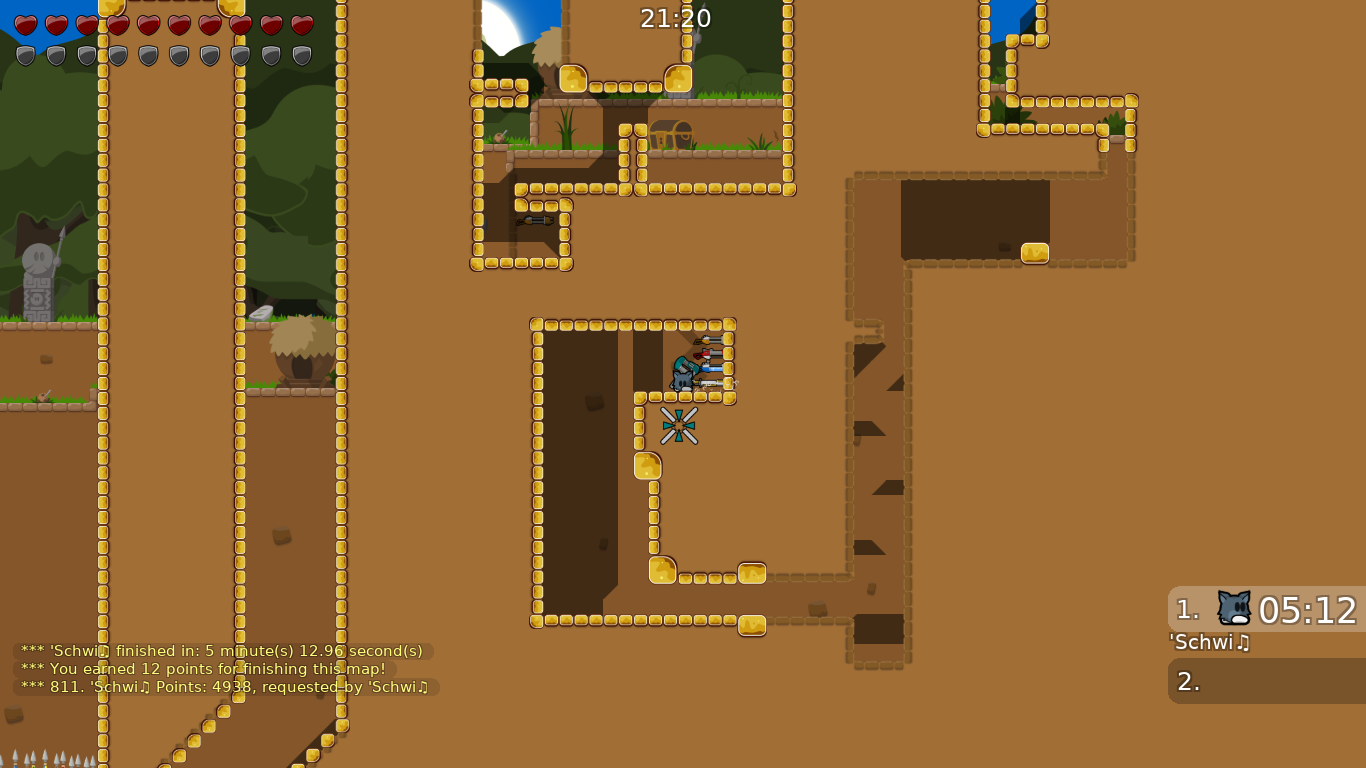Expand the empty second place leaderboard slot
This screenshot has width=1366, height=768.
(1263, 679)
